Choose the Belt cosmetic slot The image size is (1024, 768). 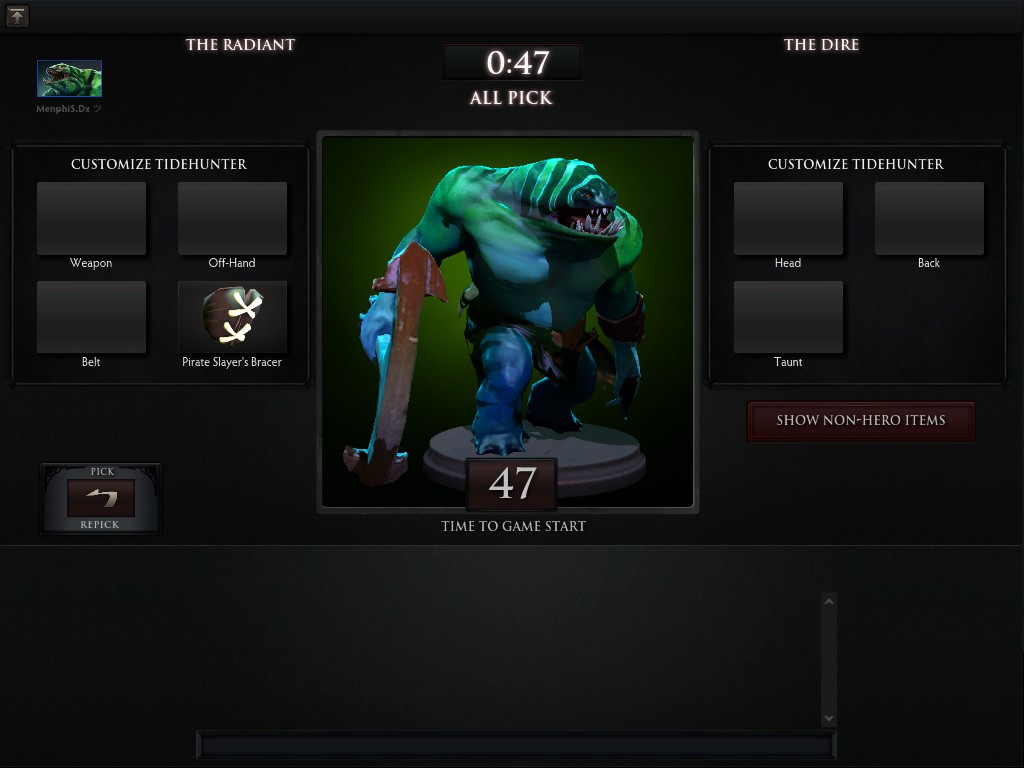(91, 317)
